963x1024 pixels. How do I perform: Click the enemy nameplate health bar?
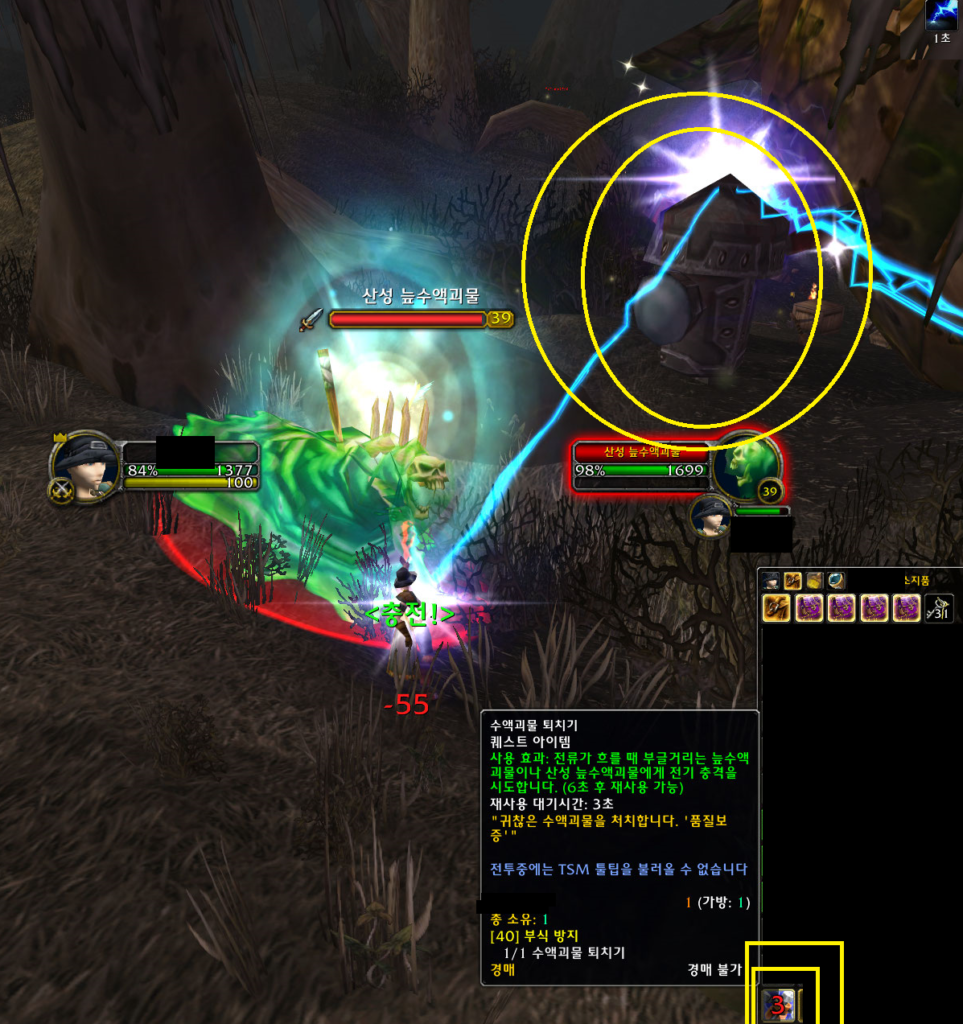tap(407, 319)
